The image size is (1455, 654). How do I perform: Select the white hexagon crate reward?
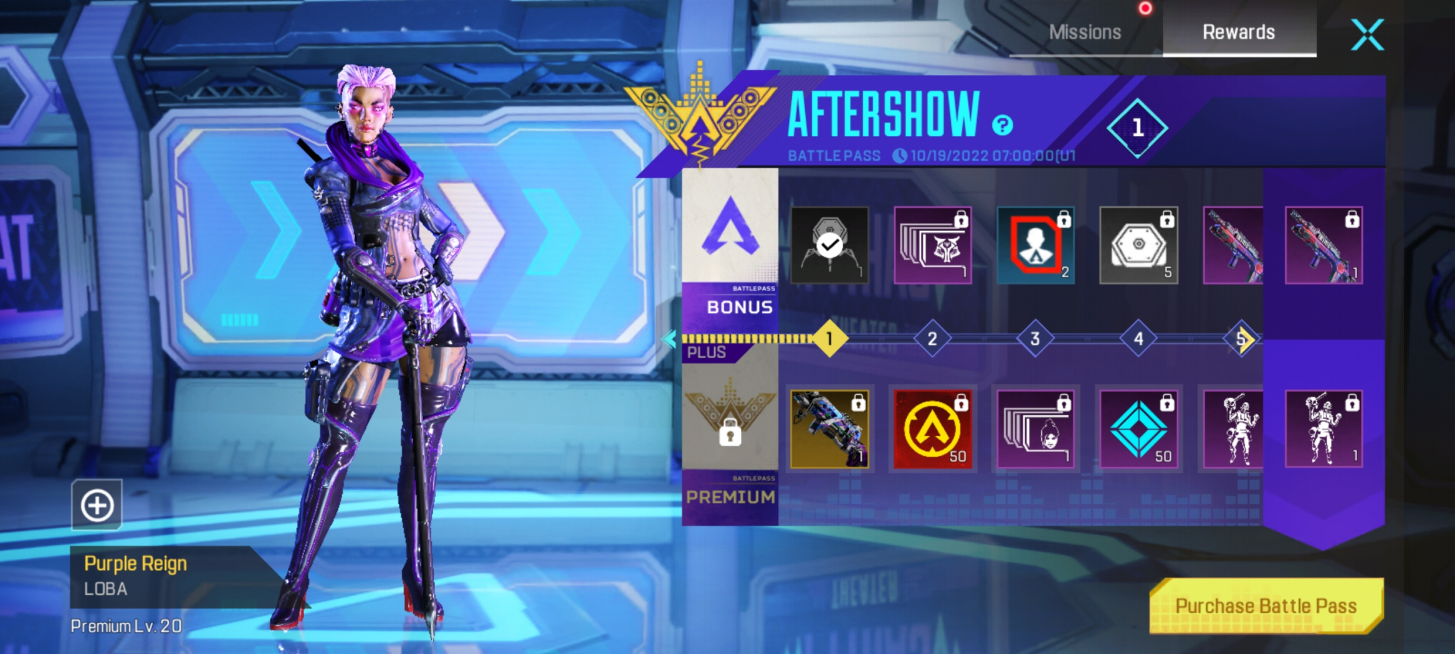[1138, 245]
